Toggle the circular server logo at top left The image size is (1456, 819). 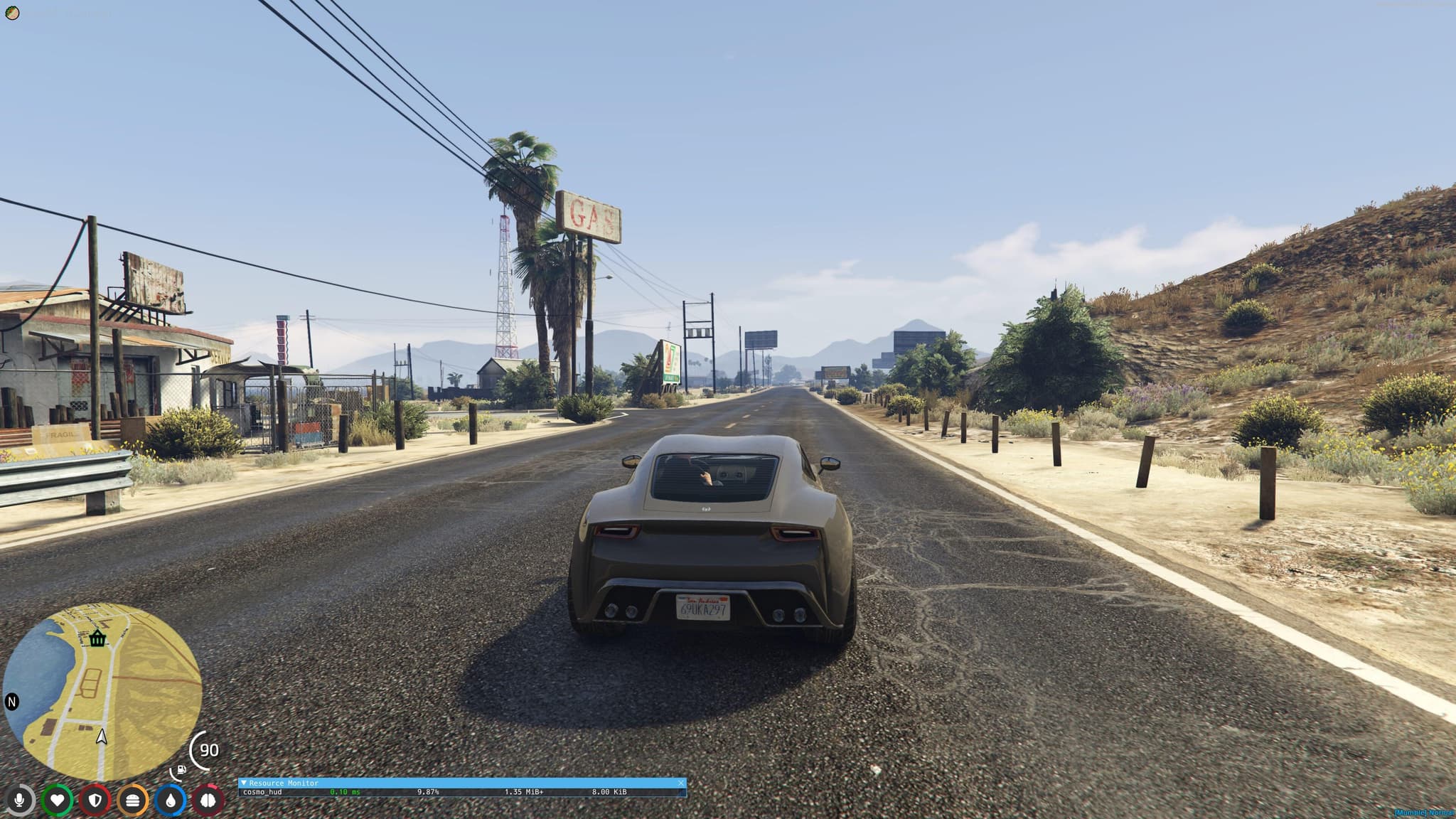click(x=11, y=11)
